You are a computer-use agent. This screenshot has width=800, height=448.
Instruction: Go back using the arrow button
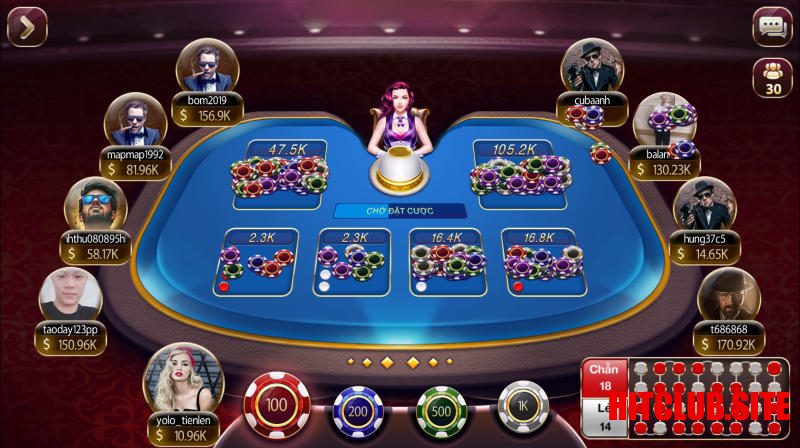[x=27, y=27]
